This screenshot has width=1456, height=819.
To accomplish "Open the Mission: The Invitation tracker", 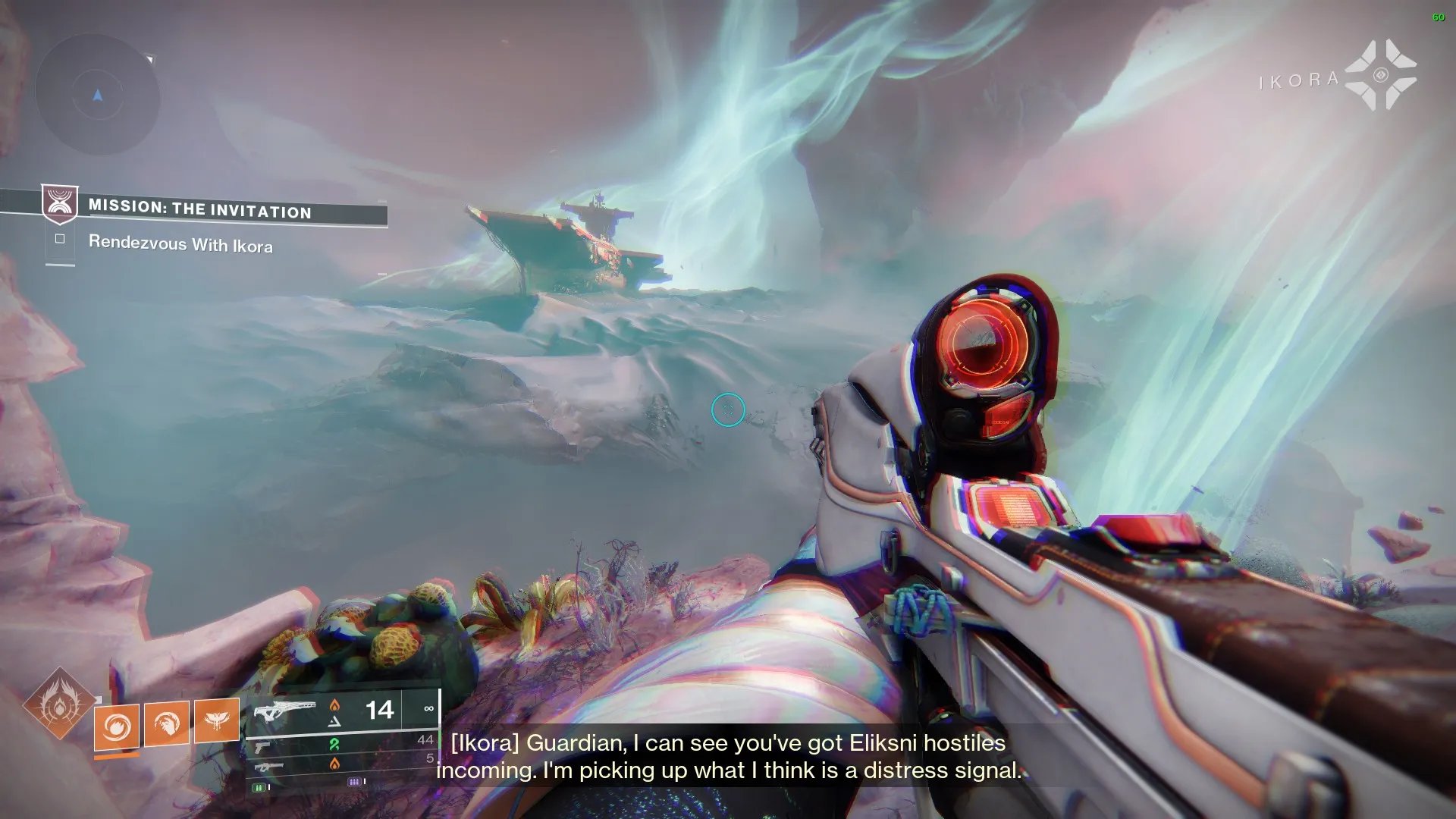I will pyautogui.click(x=200, y=209).
